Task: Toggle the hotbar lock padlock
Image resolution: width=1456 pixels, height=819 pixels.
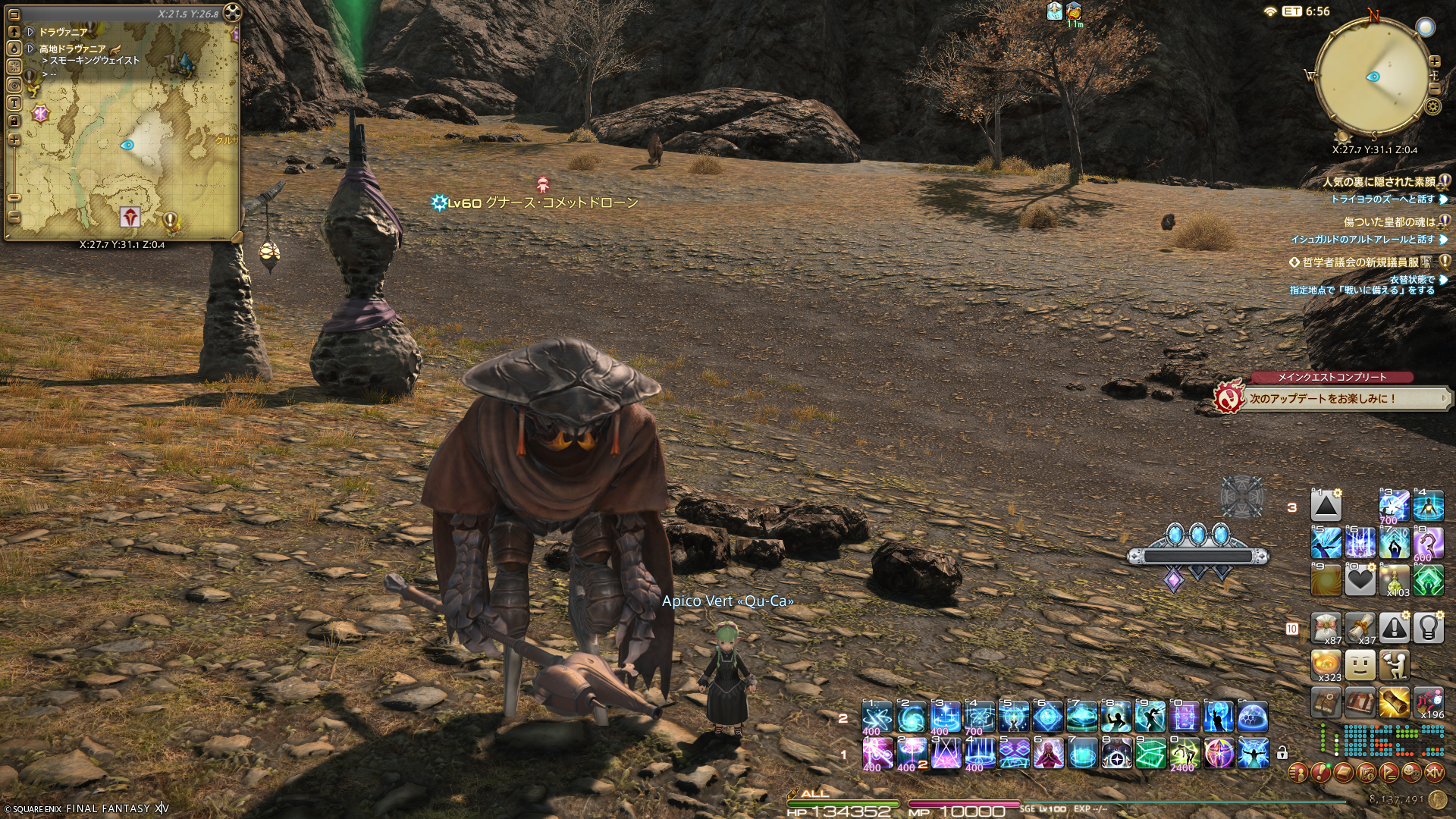Action: 1282,753
